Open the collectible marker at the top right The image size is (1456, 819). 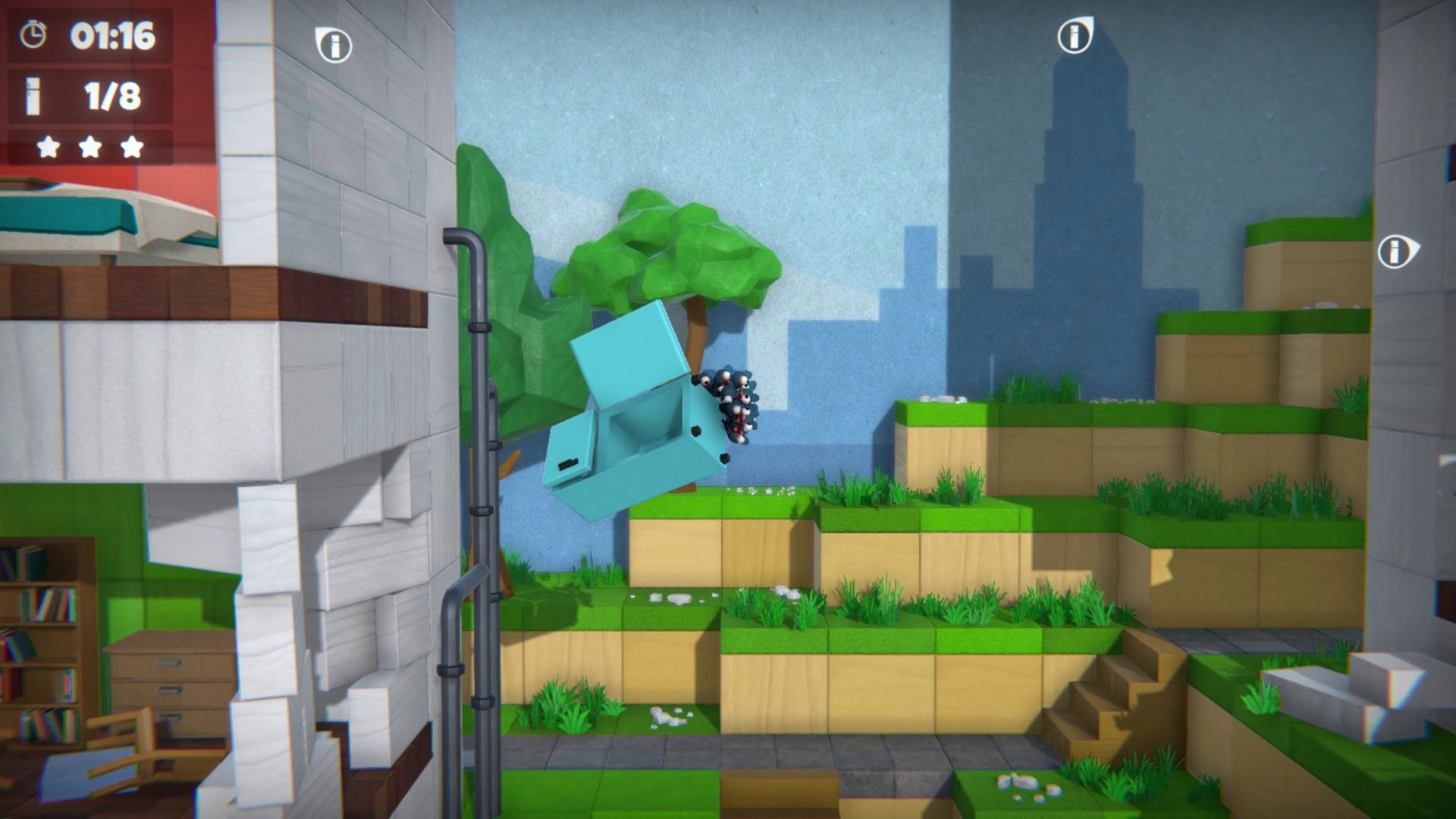1074,34
